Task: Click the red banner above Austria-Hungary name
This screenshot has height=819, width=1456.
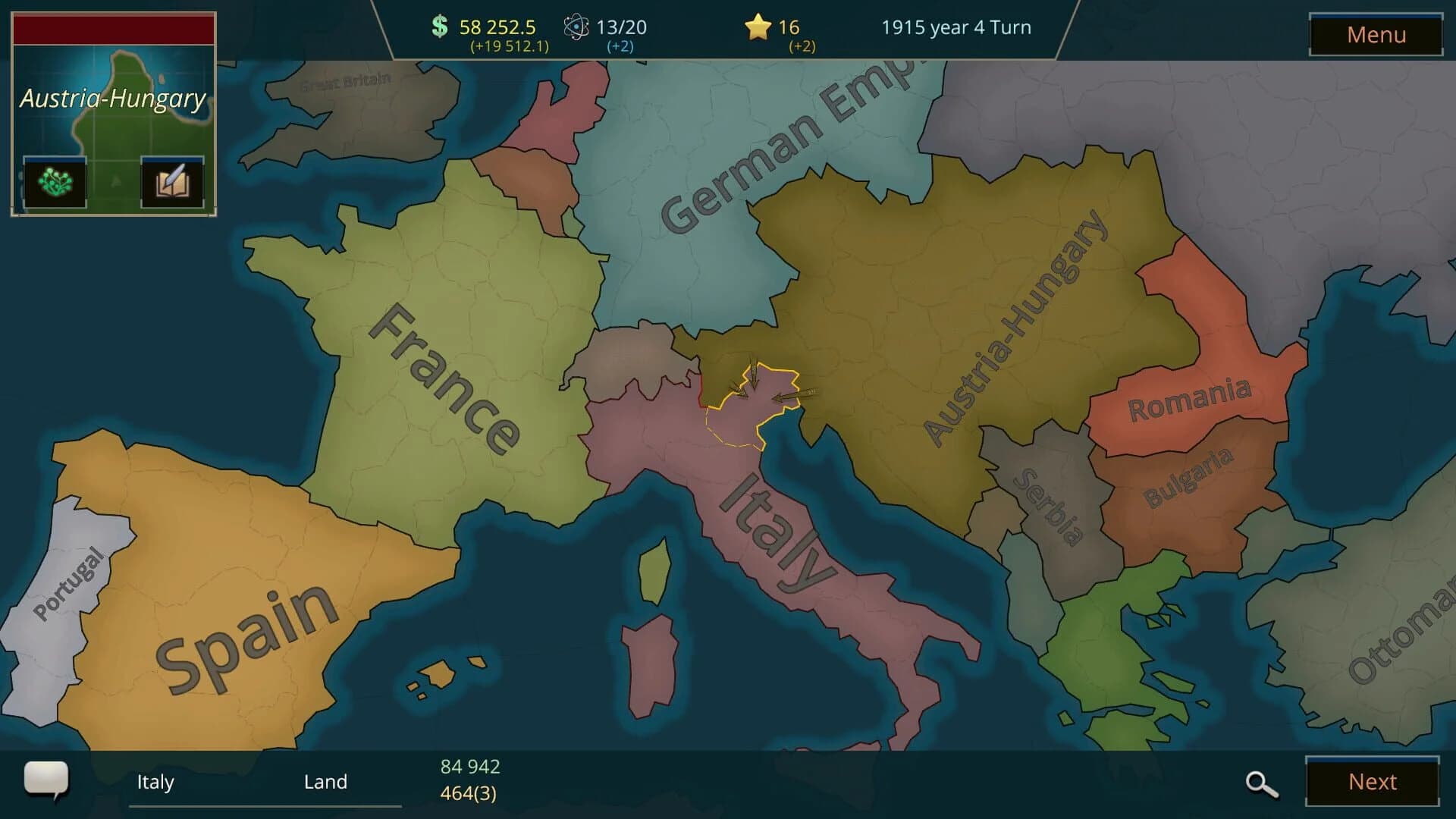Action: 114,27
